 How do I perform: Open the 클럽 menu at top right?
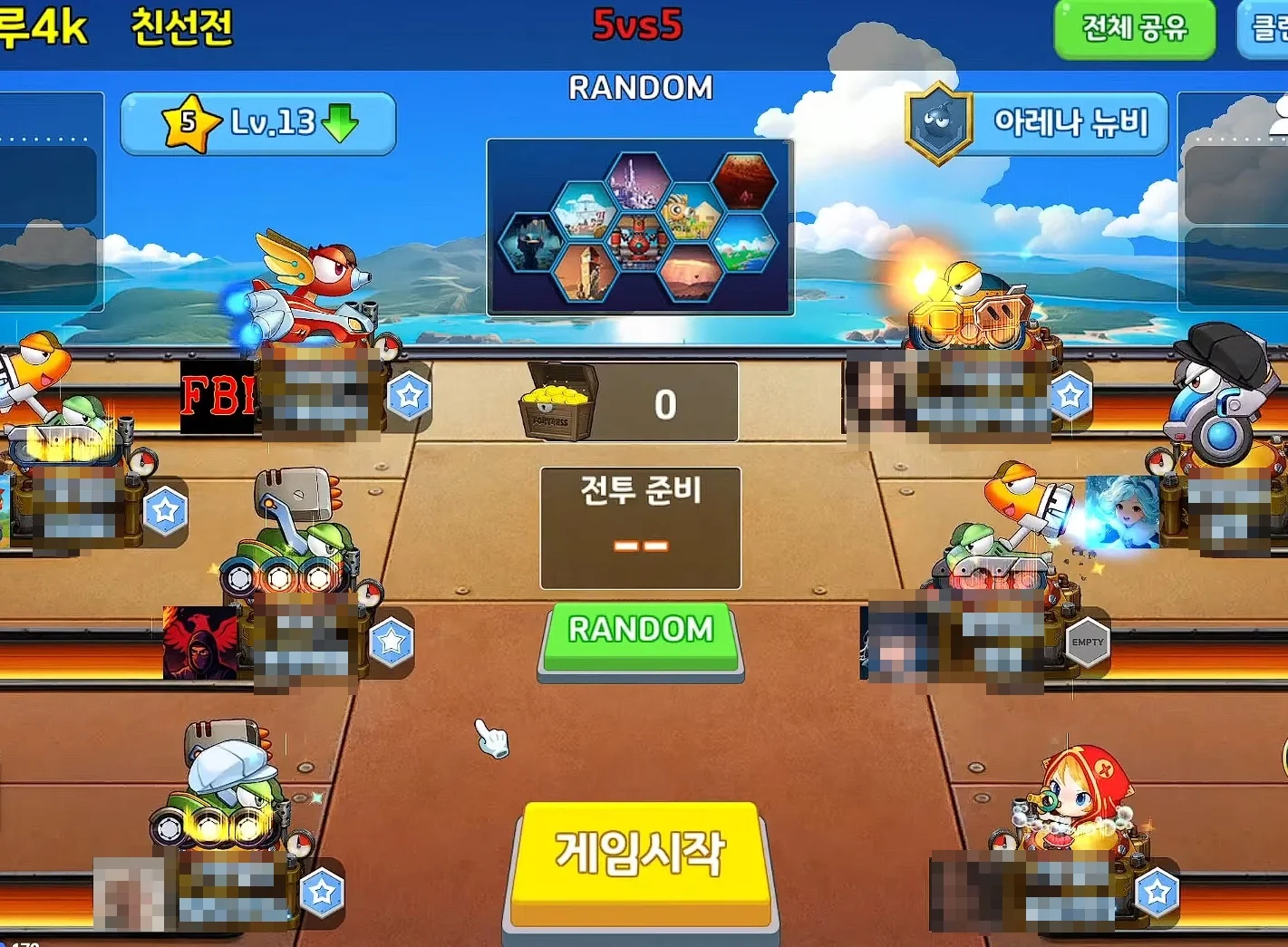pos(1269,27)
